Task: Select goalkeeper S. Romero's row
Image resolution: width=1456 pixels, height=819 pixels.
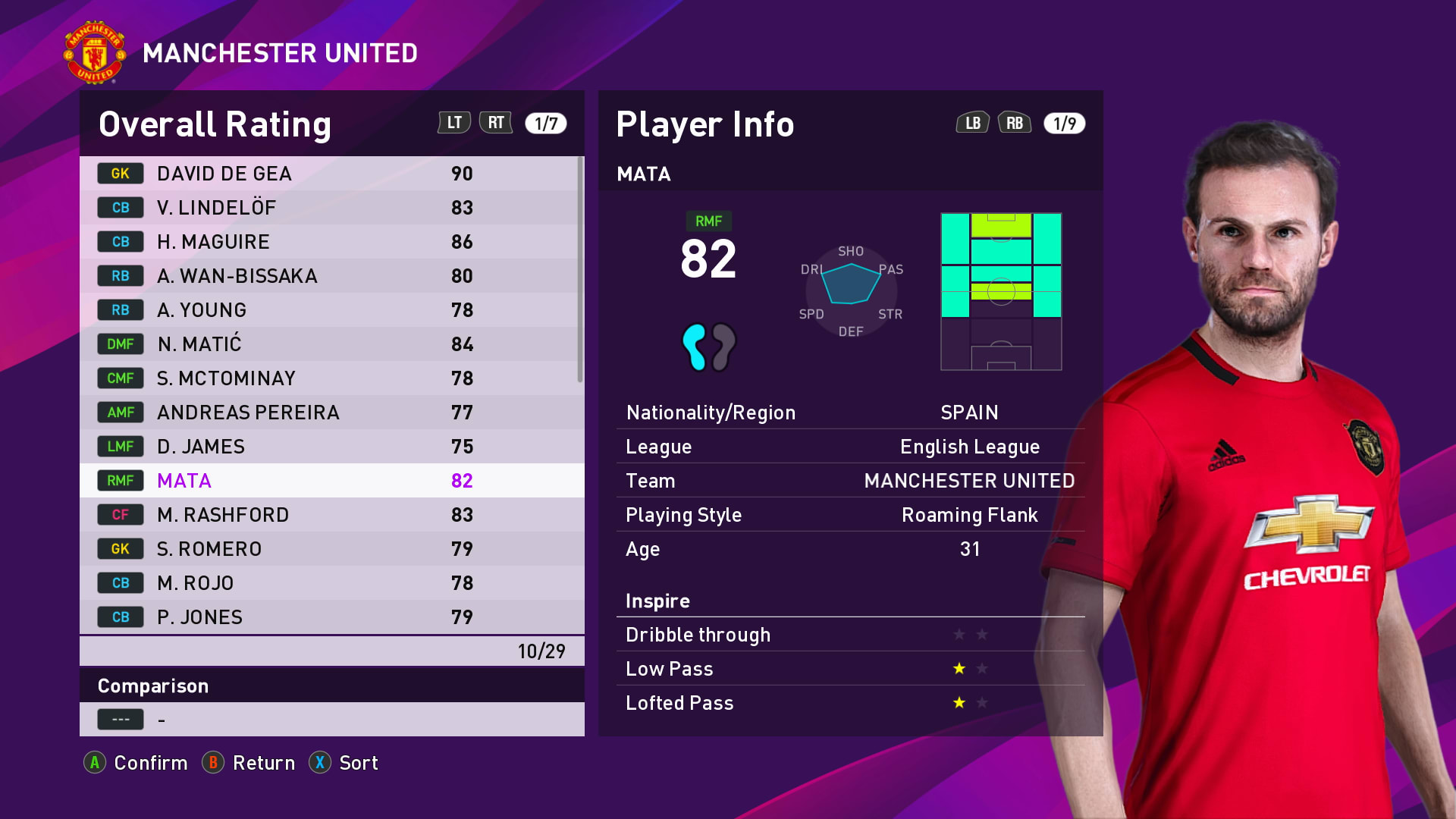Action: click(x=331, y=549)
